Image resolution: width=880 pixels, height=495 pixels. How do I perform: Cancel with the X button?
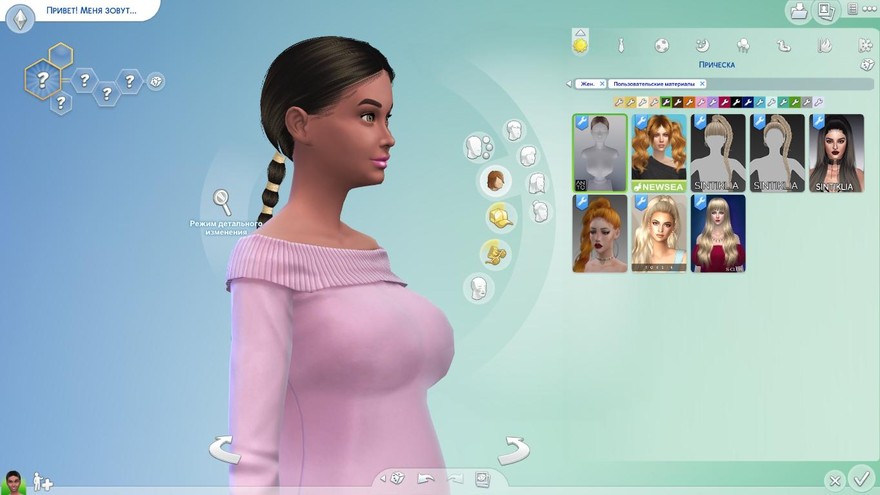tap(834, 480)
